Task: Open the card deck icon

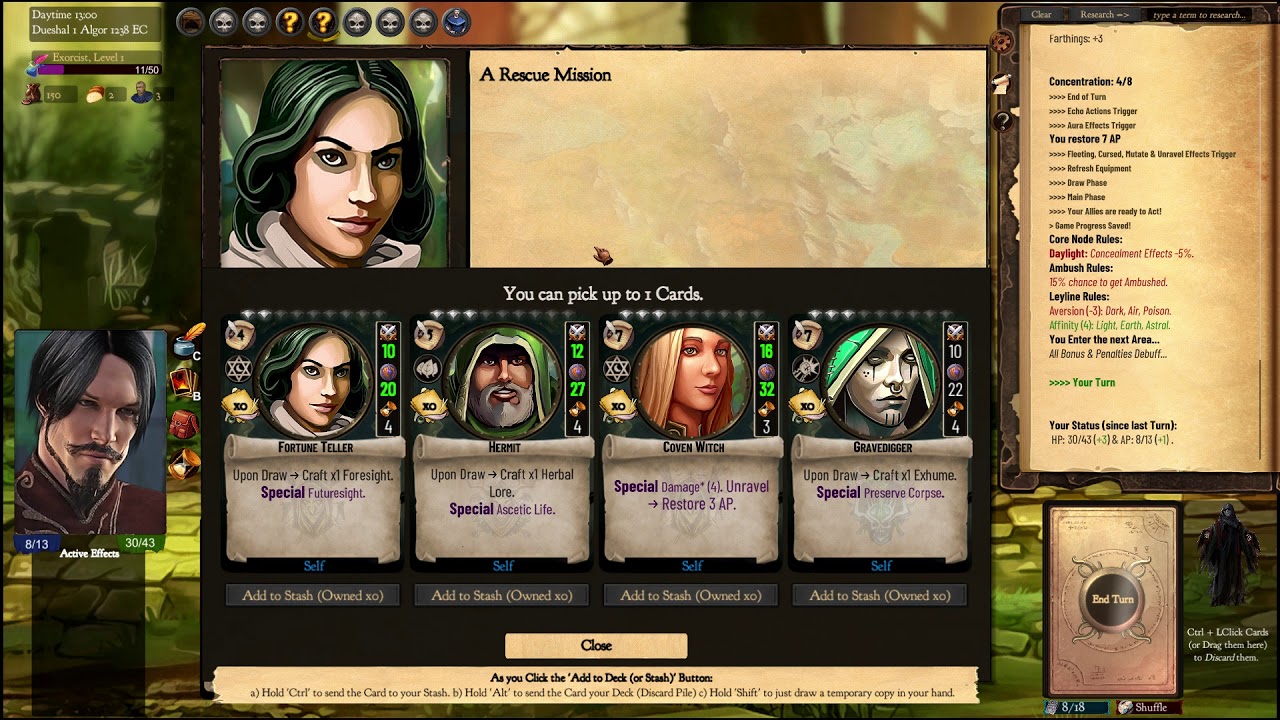Action: coord(184,382)
